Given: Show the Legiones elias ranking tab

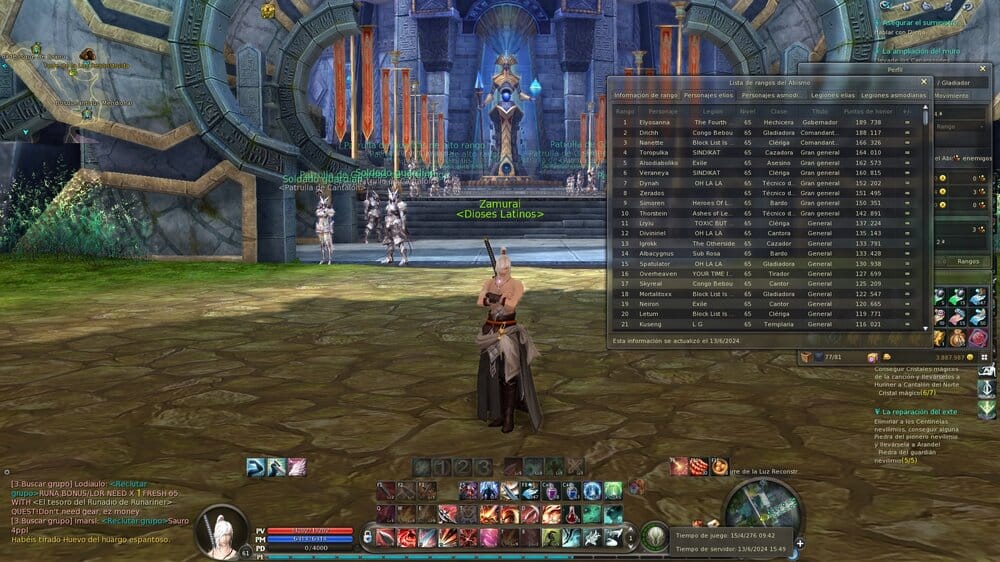Looking at the screenshot, I should coord(832,95).
